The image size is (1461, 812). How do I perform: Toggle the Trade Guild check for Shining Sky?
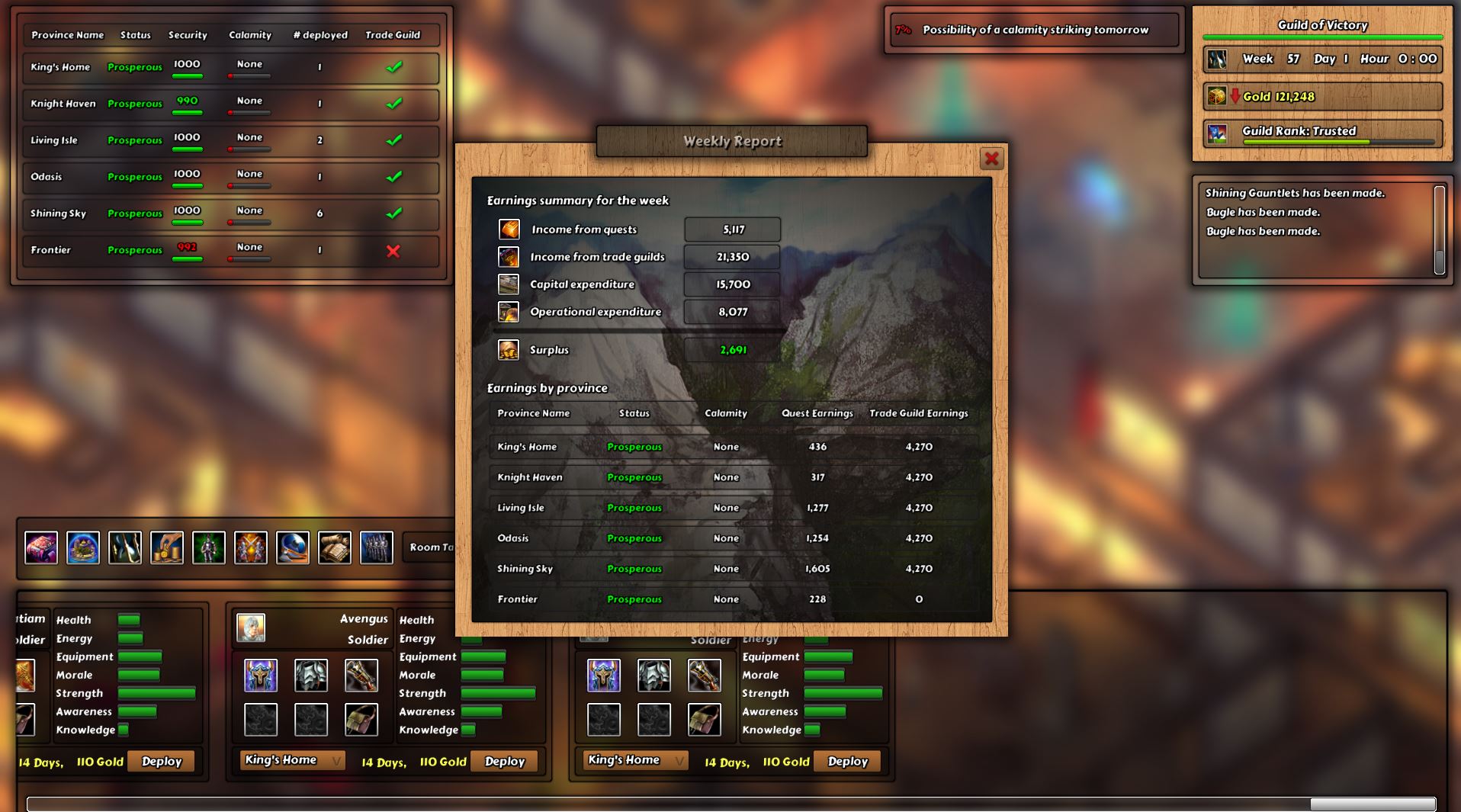pos(393,214)
